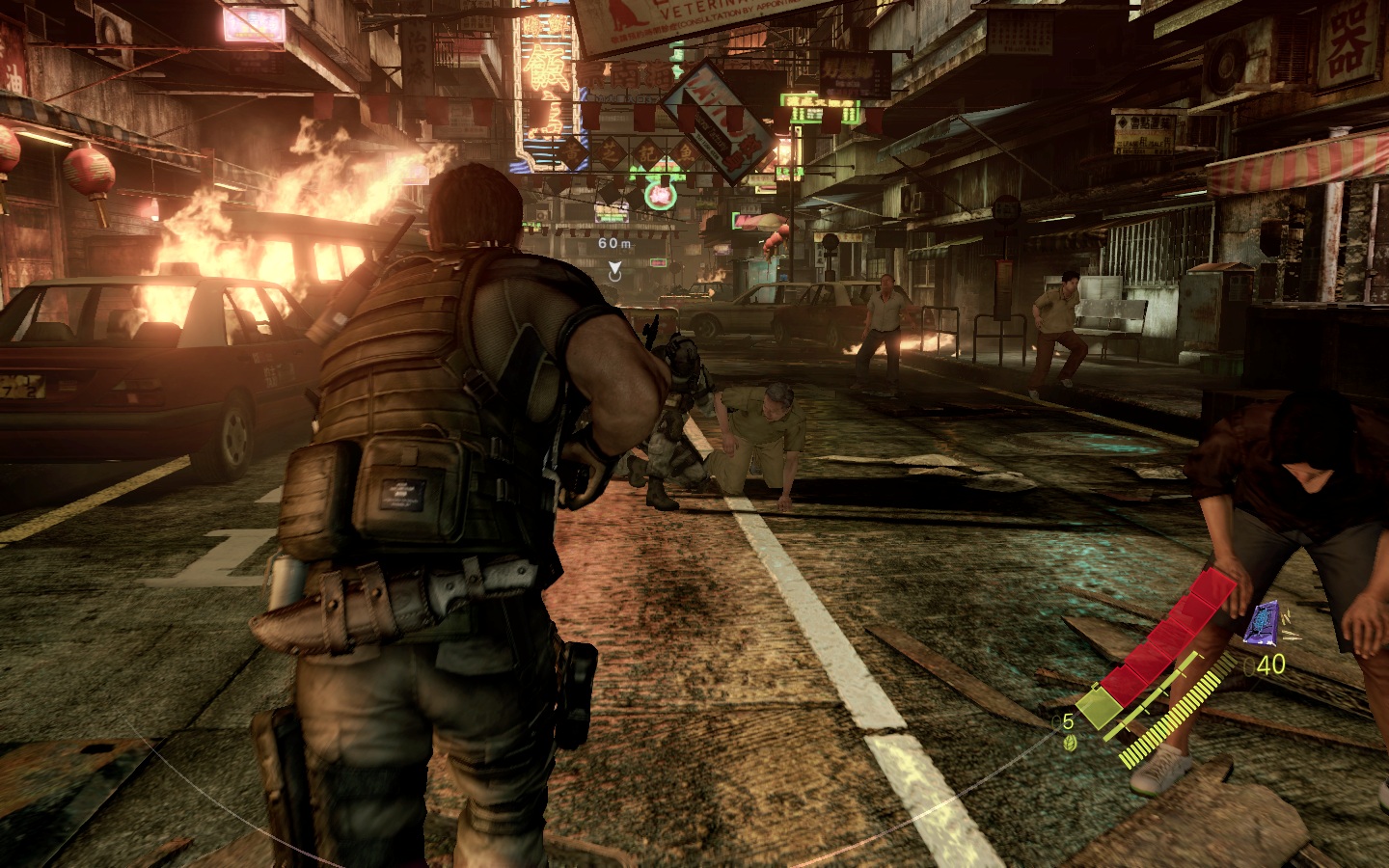Click the green herb tablet icon
The width and height of the screenshot is (1389, 868).
tap(1069, 743)
